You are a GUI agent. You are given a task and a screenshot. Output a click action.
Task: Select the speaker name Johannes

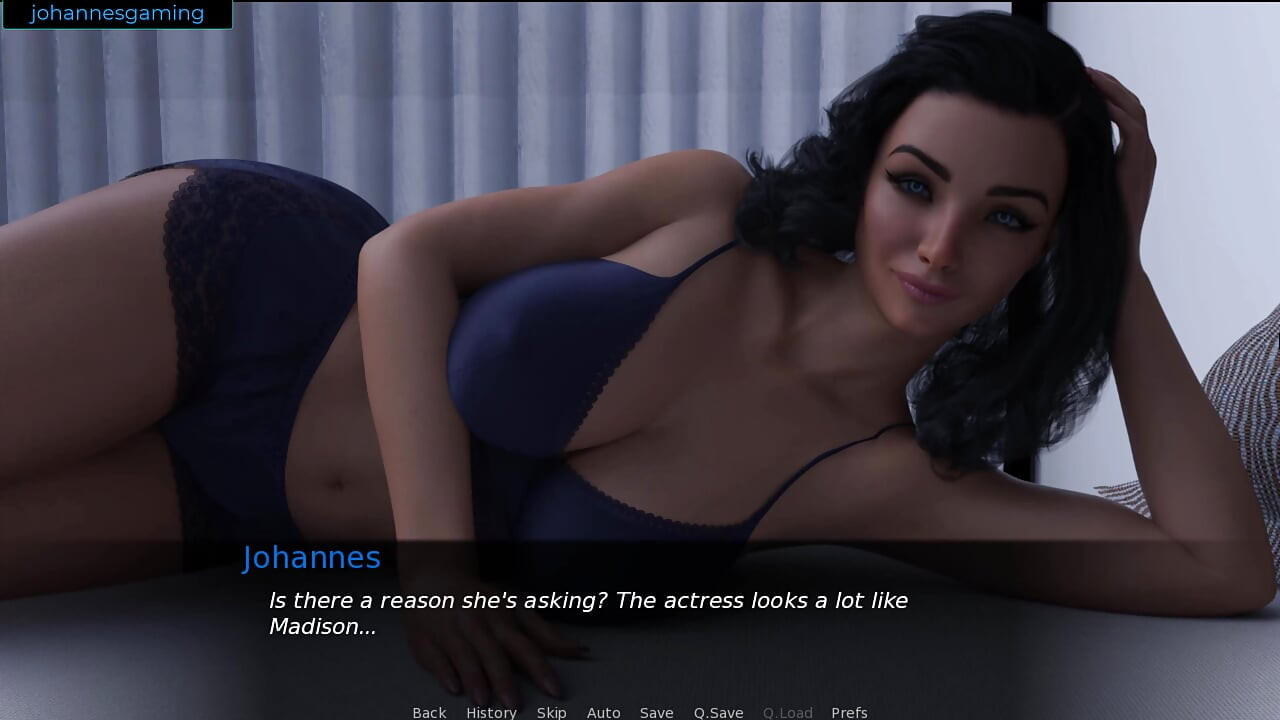tap(312, 558)
